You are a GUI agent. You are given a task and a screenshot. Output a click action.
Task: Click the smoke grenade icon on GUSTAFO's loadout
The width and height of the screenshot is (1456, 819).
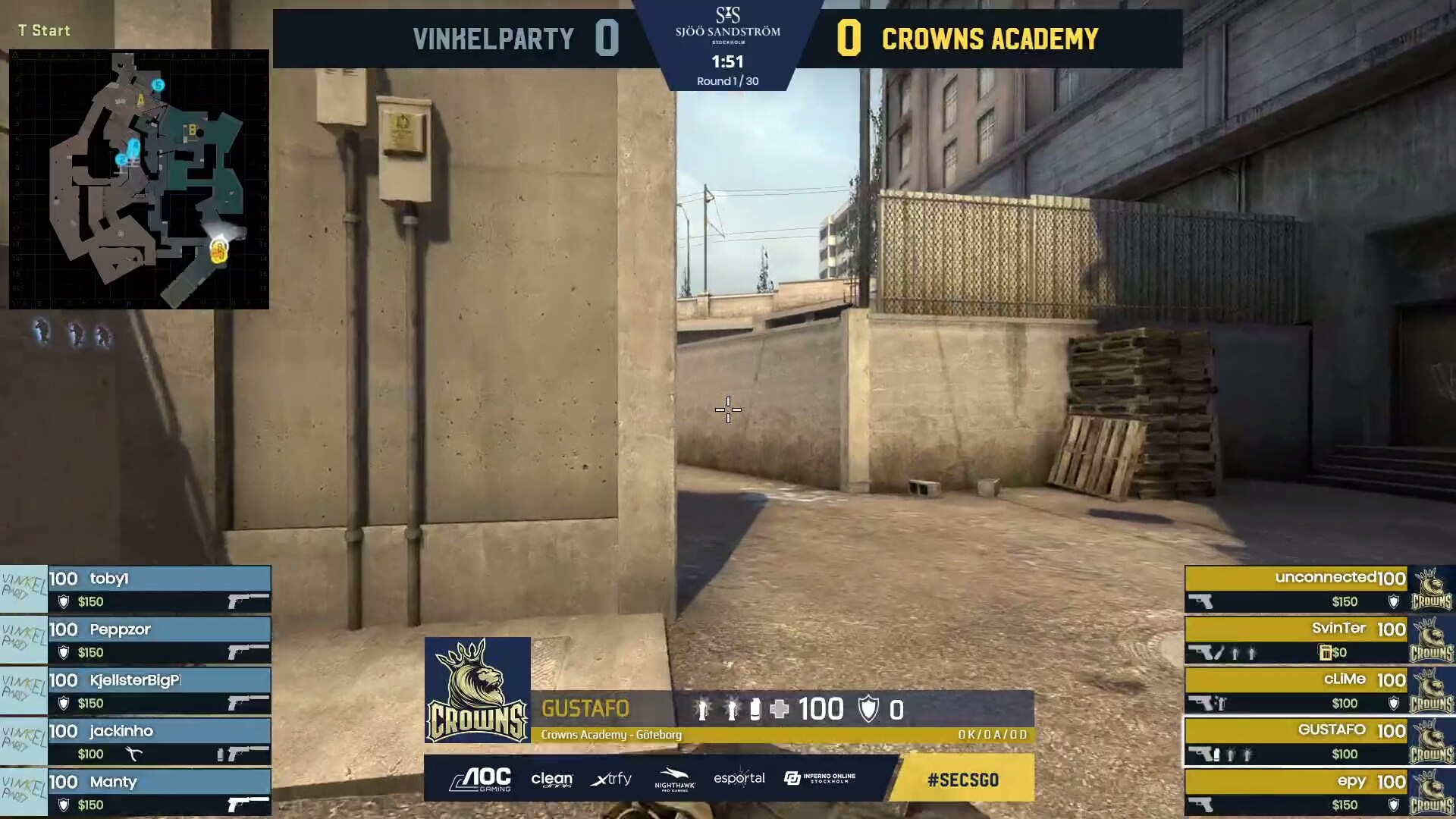tap(1216, 755)
